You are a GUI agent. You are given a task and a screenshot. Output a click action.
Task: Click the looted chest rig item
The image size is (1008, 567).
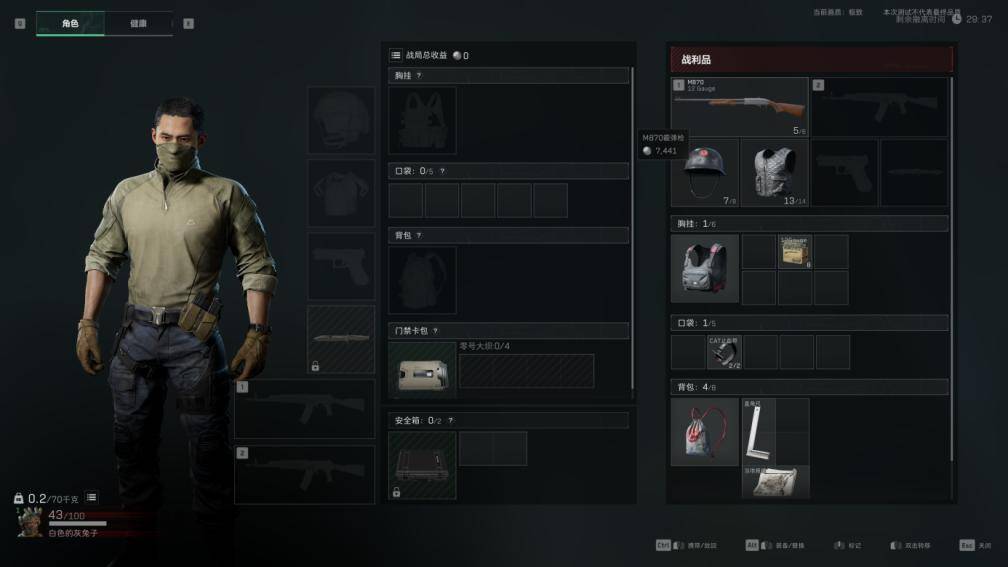(x=704, y=269)
